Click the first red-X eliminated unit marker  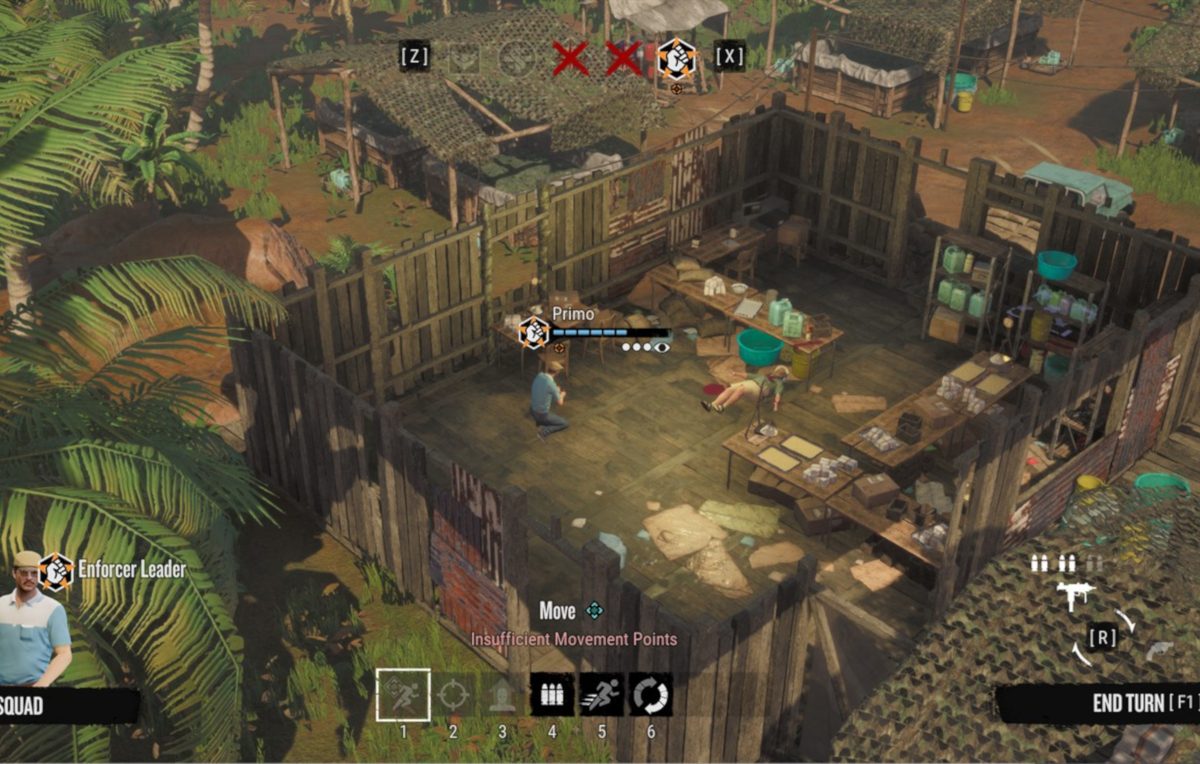570,58
